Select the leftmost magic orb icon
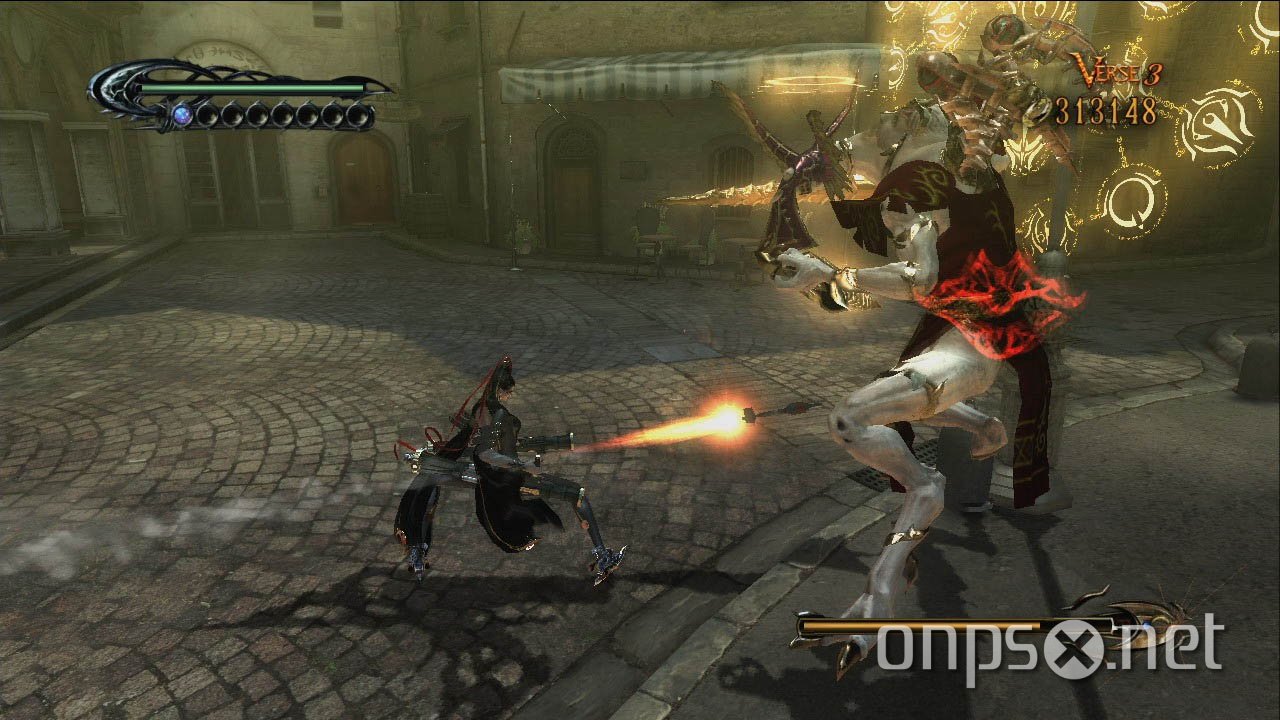This screenshot has height=720, width=1280. pyautogui.click(x=183, y=113)
